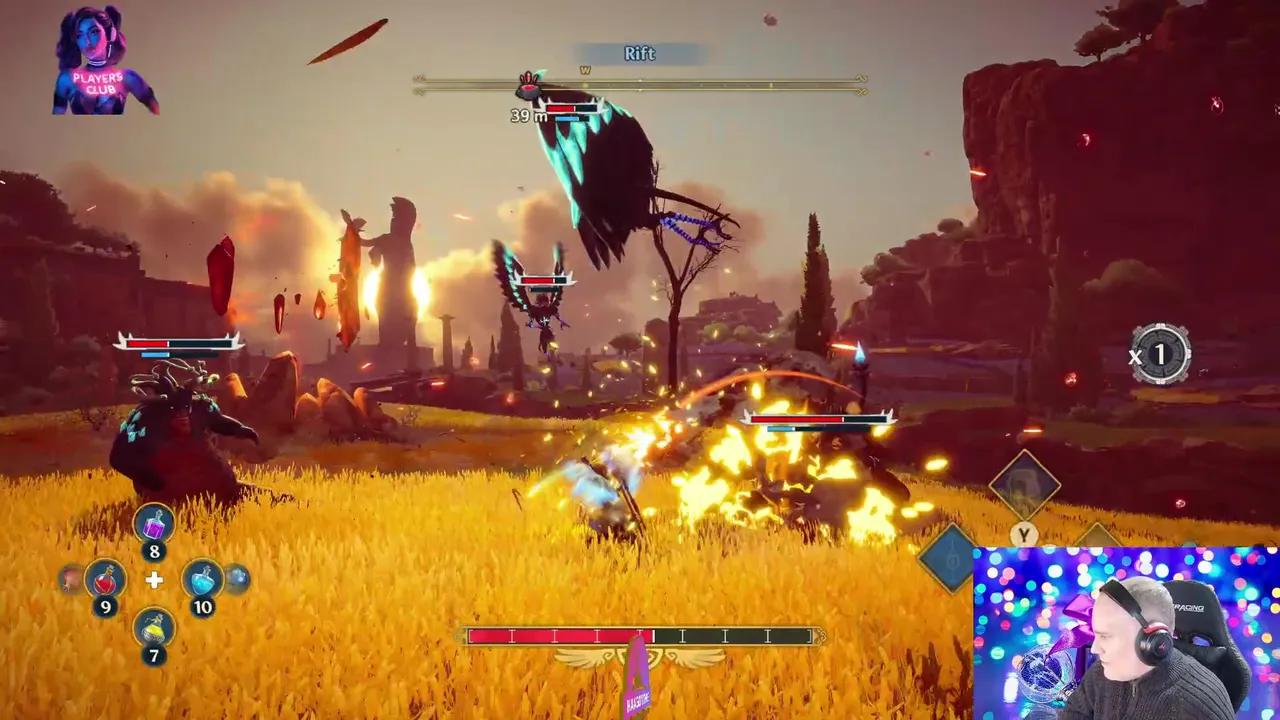Activate the top diamond godly power icon
The height and width of the screenshot is (720, 1280).
(x=1024, y=485)
